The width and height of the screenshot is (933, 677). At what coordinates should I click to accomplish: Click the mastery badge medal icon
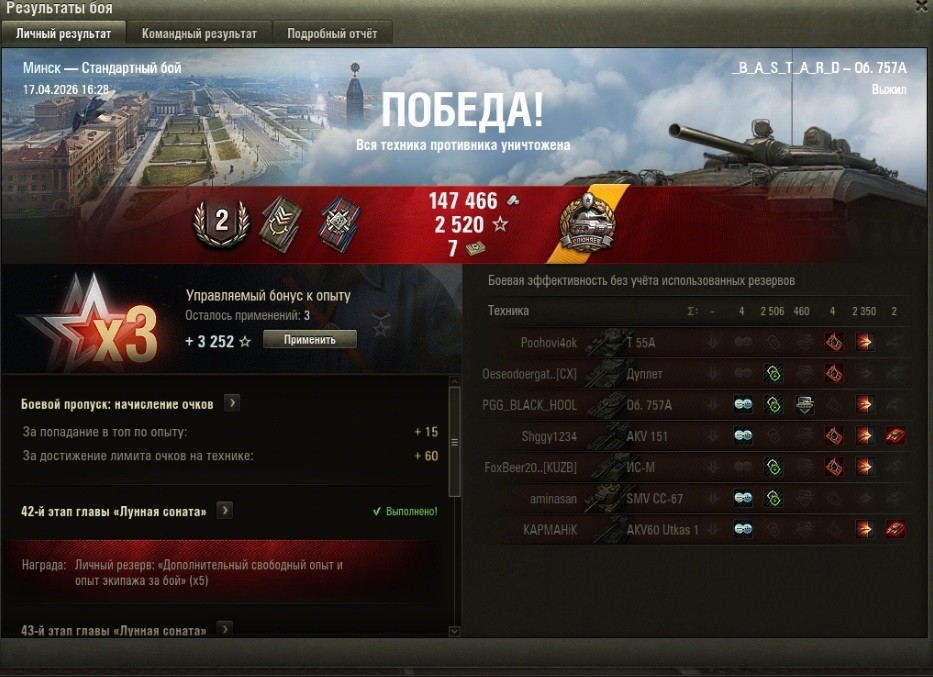point(586,223)
